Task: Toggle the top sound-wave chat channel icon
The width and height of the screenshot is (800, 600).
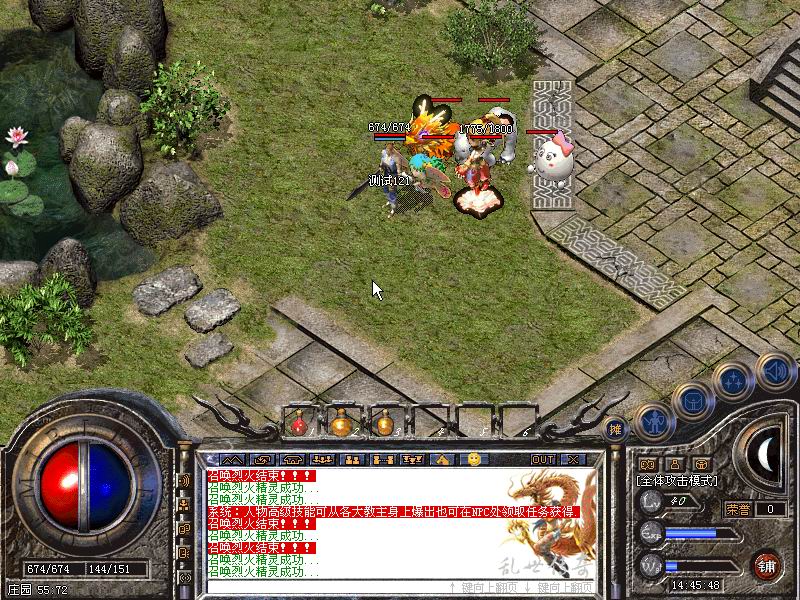Action: (x=185, y=480)
